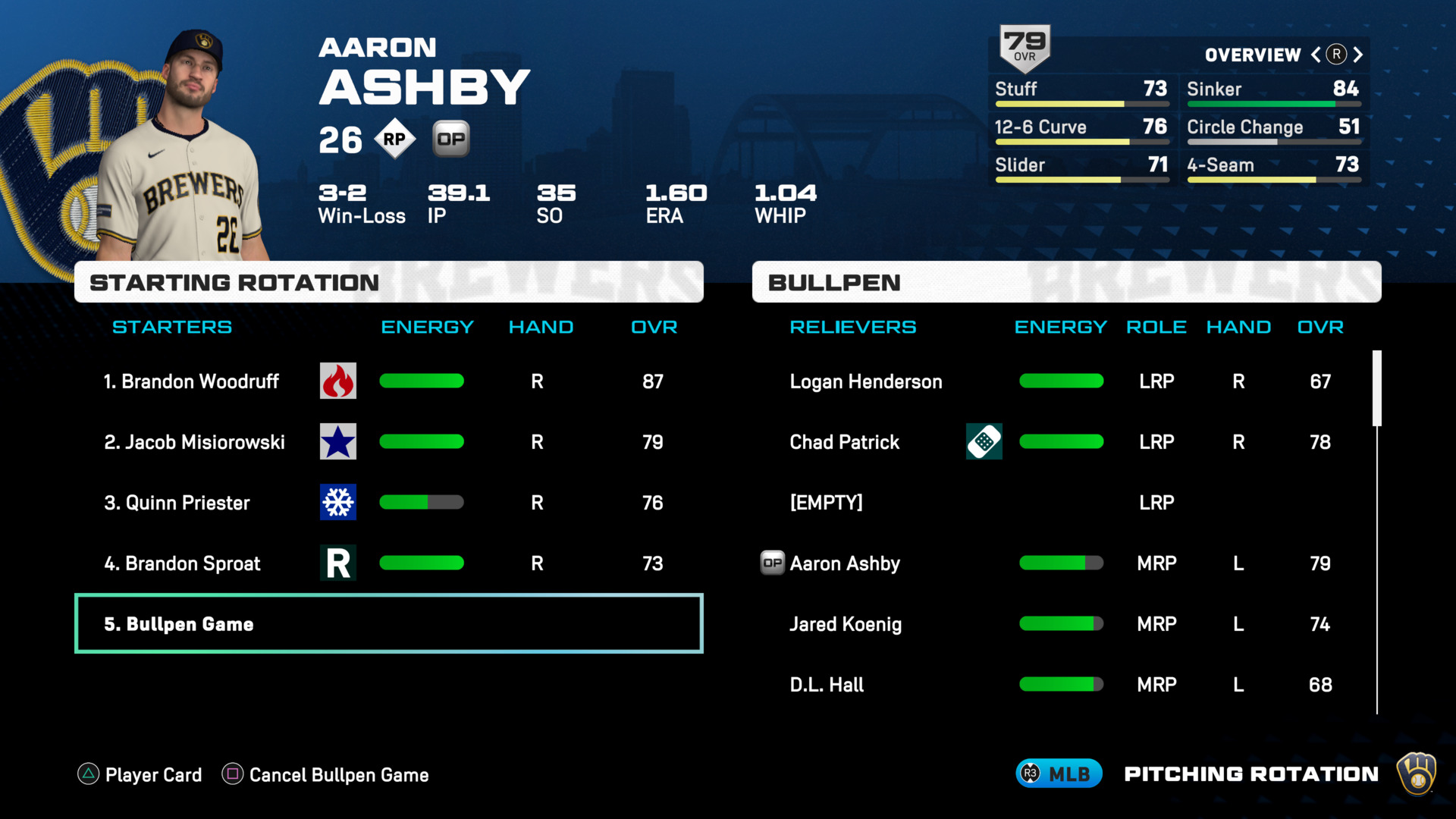Select reliever Logan Henderson
This screenshot has width=1456, height=819.
(x=866, y=381)
